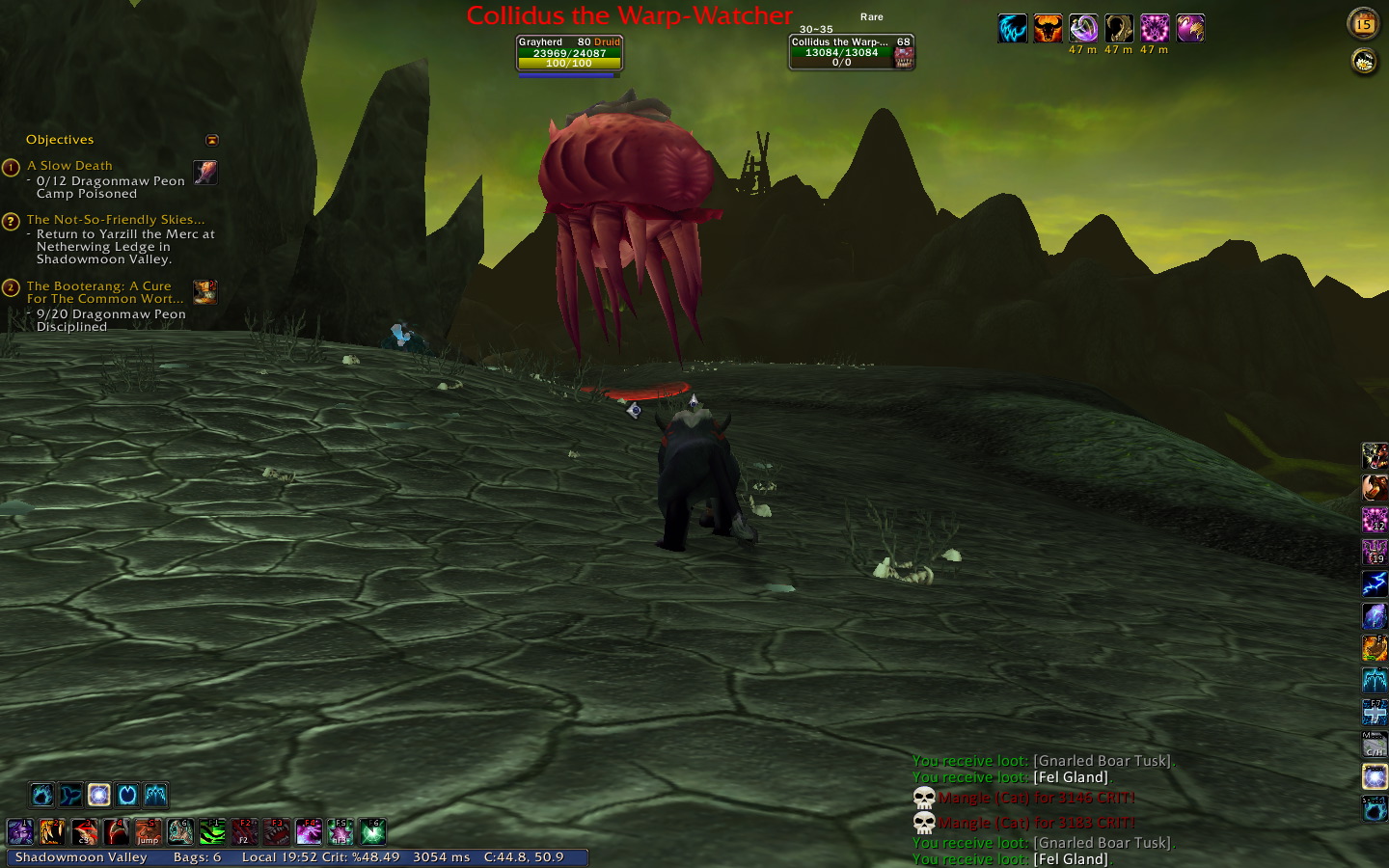Viewport: 1389px width, 868px height.
Task: Use the orange claw ability in slot 2
Action: (x=52, y=831)
